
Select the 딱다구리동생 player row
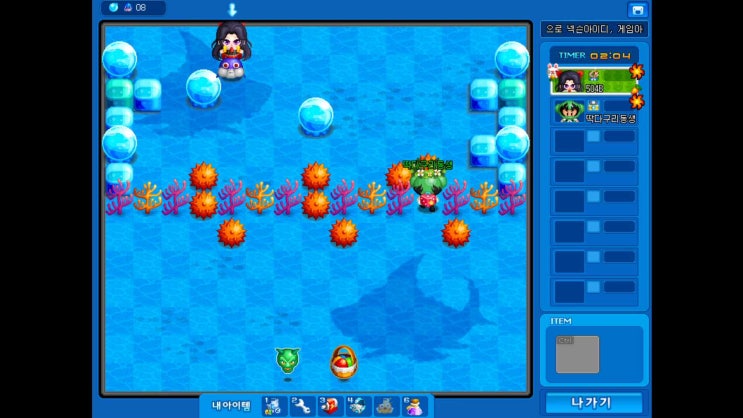594,111
